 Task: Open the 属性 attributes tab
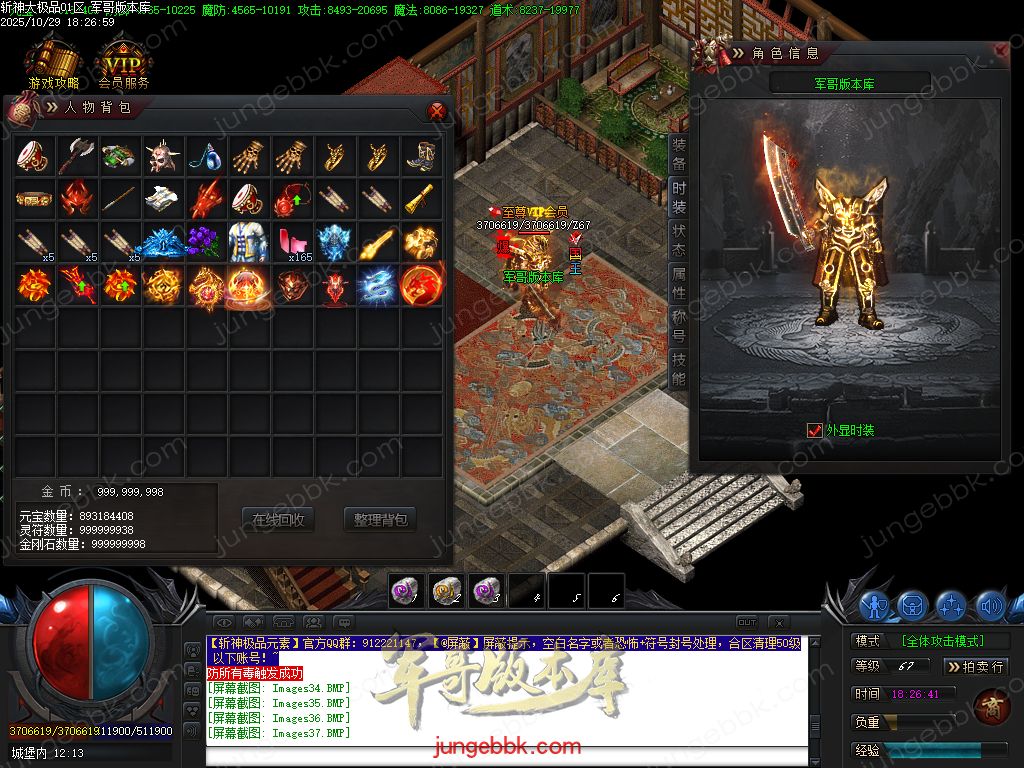tap(679, 283)
